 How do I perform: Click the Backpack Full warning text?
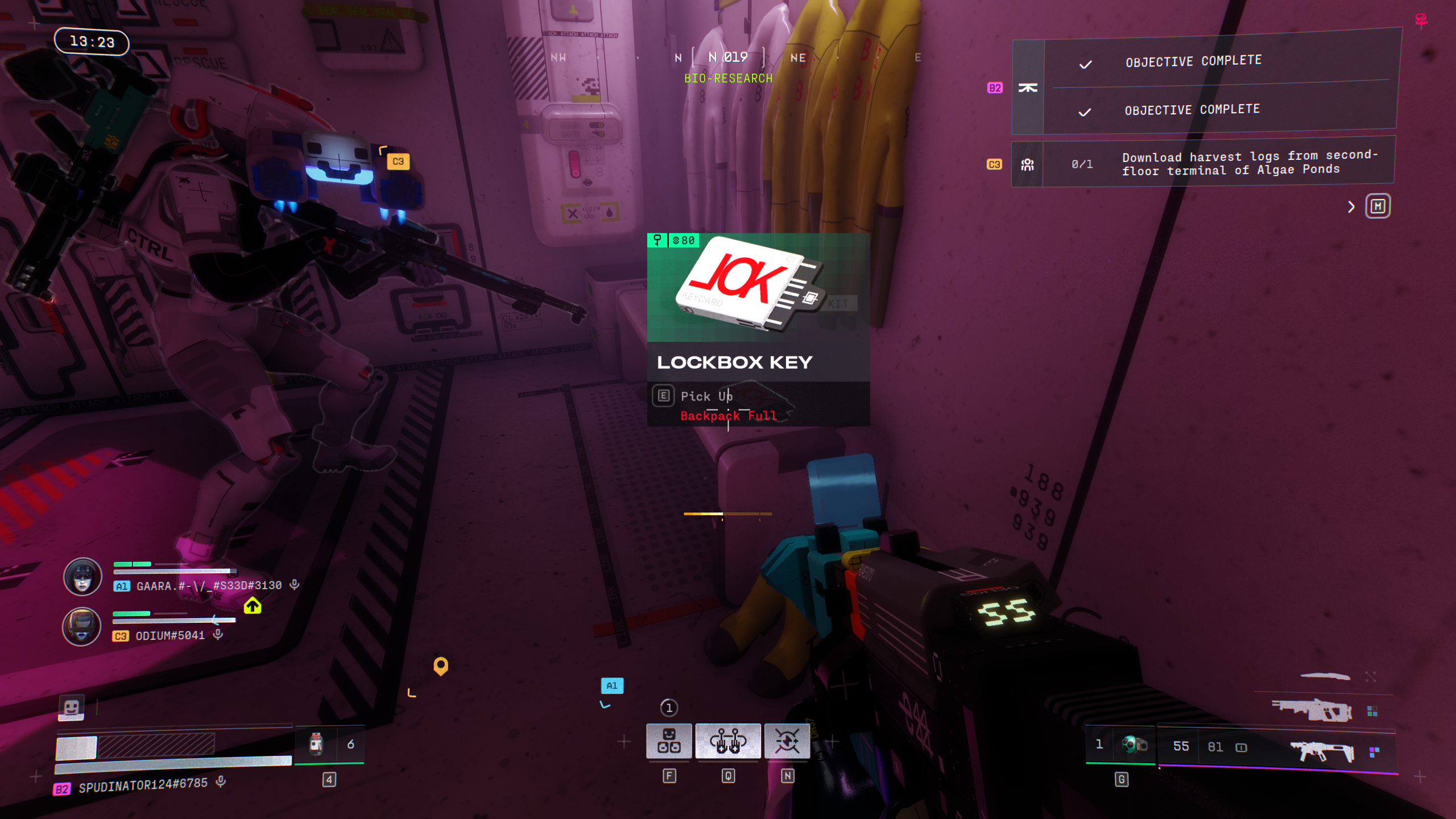pos(729,416)
